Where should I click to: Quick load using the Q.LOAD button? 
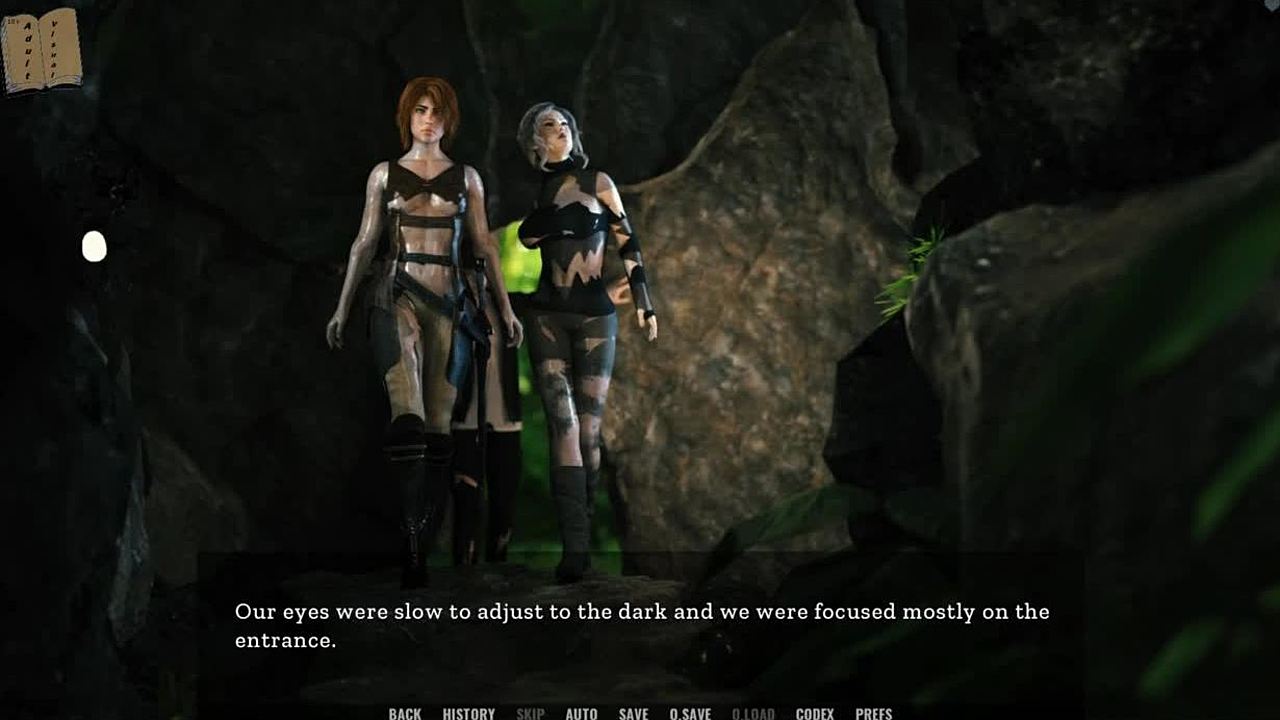753,713
